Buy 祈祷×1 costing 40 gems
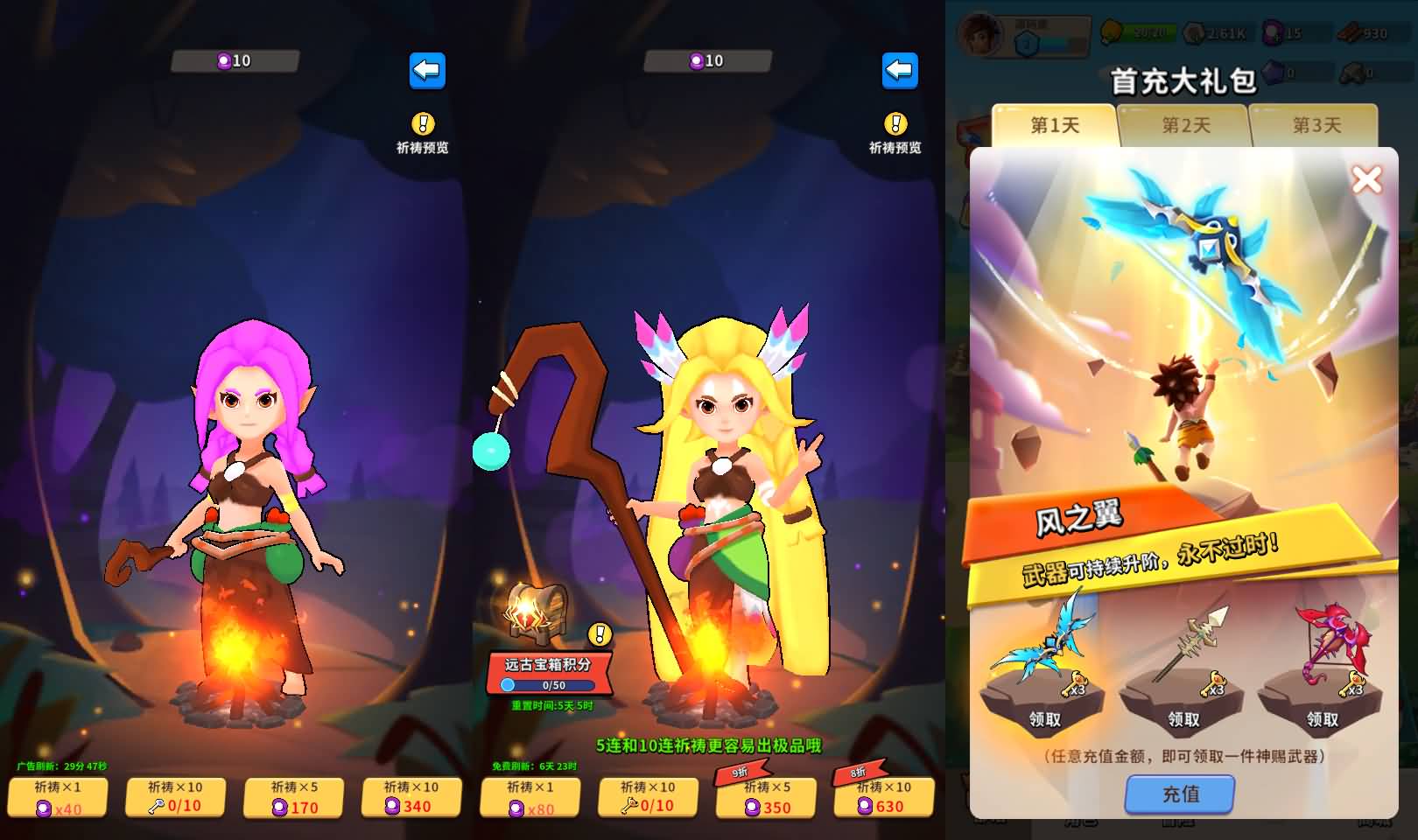 tap(58, 797)
